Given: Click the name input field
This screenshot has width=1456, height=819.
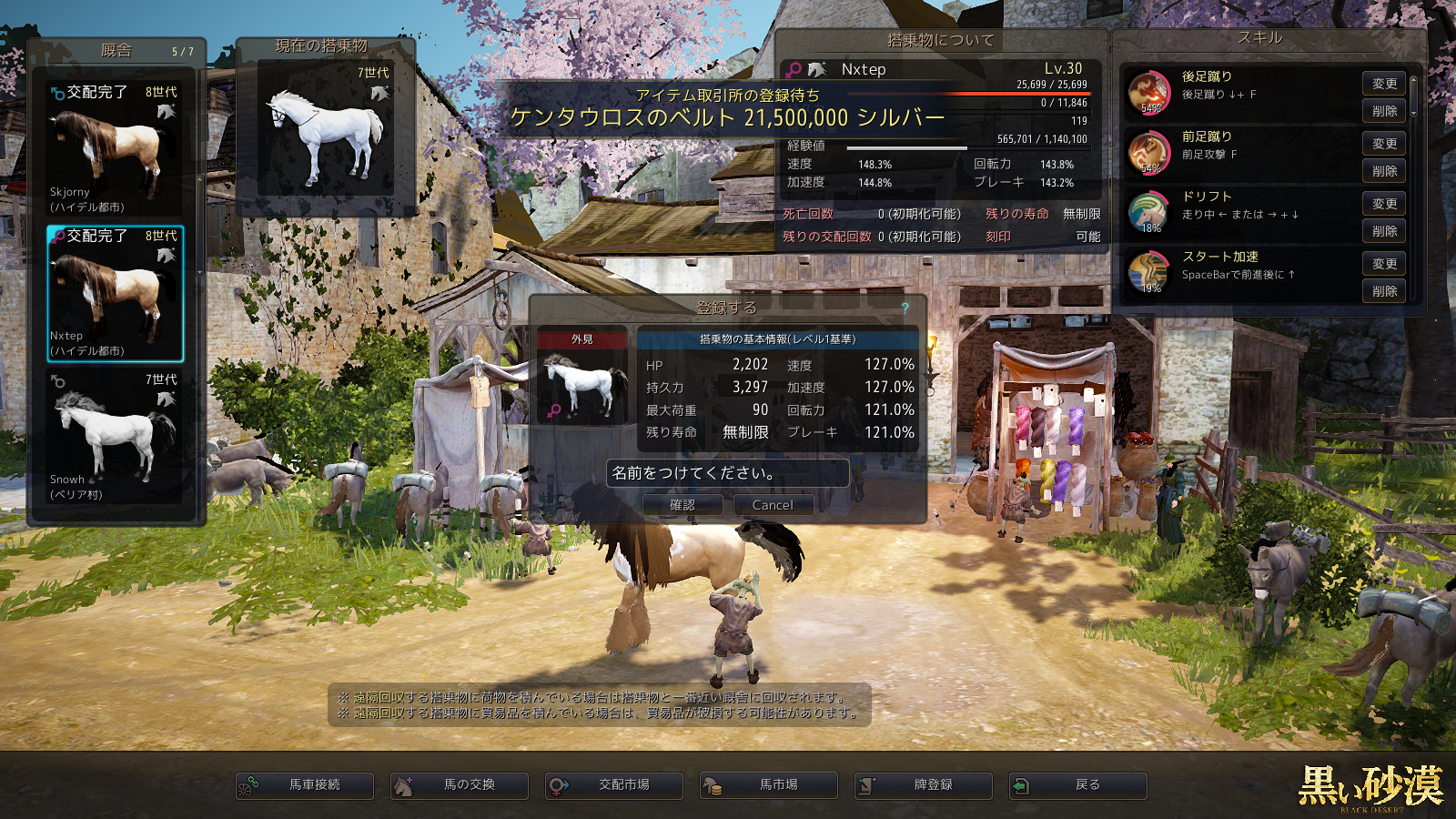Looking at the screenshot, I should point(727,473).
